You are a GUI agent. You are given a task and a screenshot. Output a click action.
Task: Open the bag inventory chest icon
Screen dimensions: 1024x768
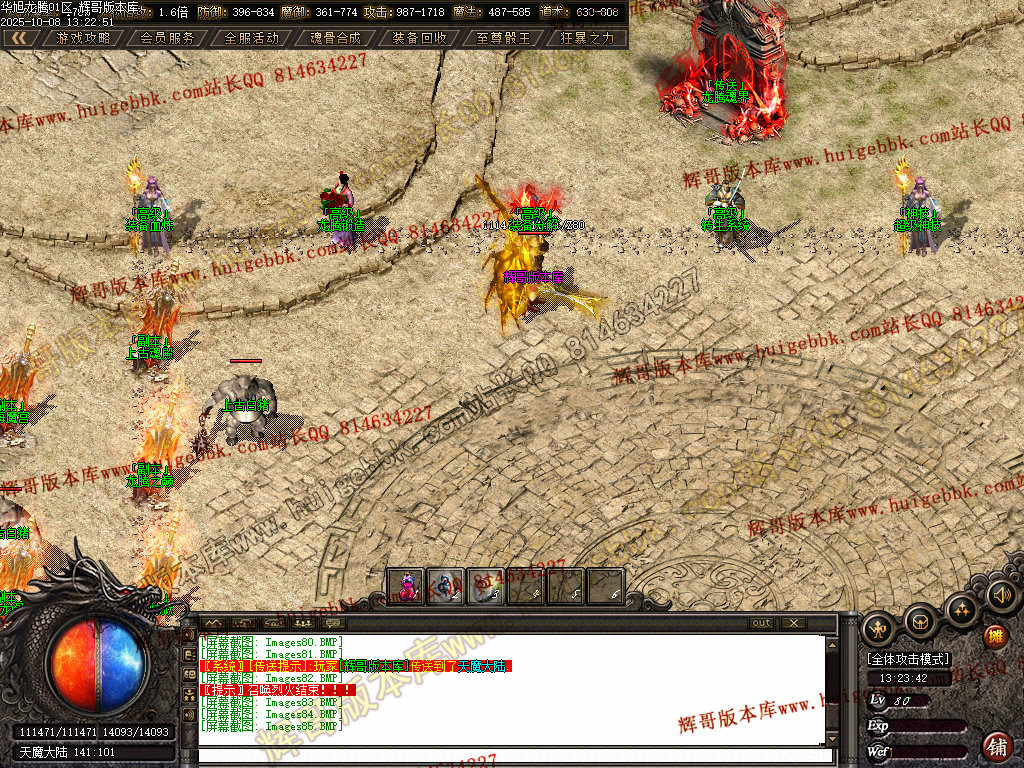pyautogui.click(x=920, y=622)
